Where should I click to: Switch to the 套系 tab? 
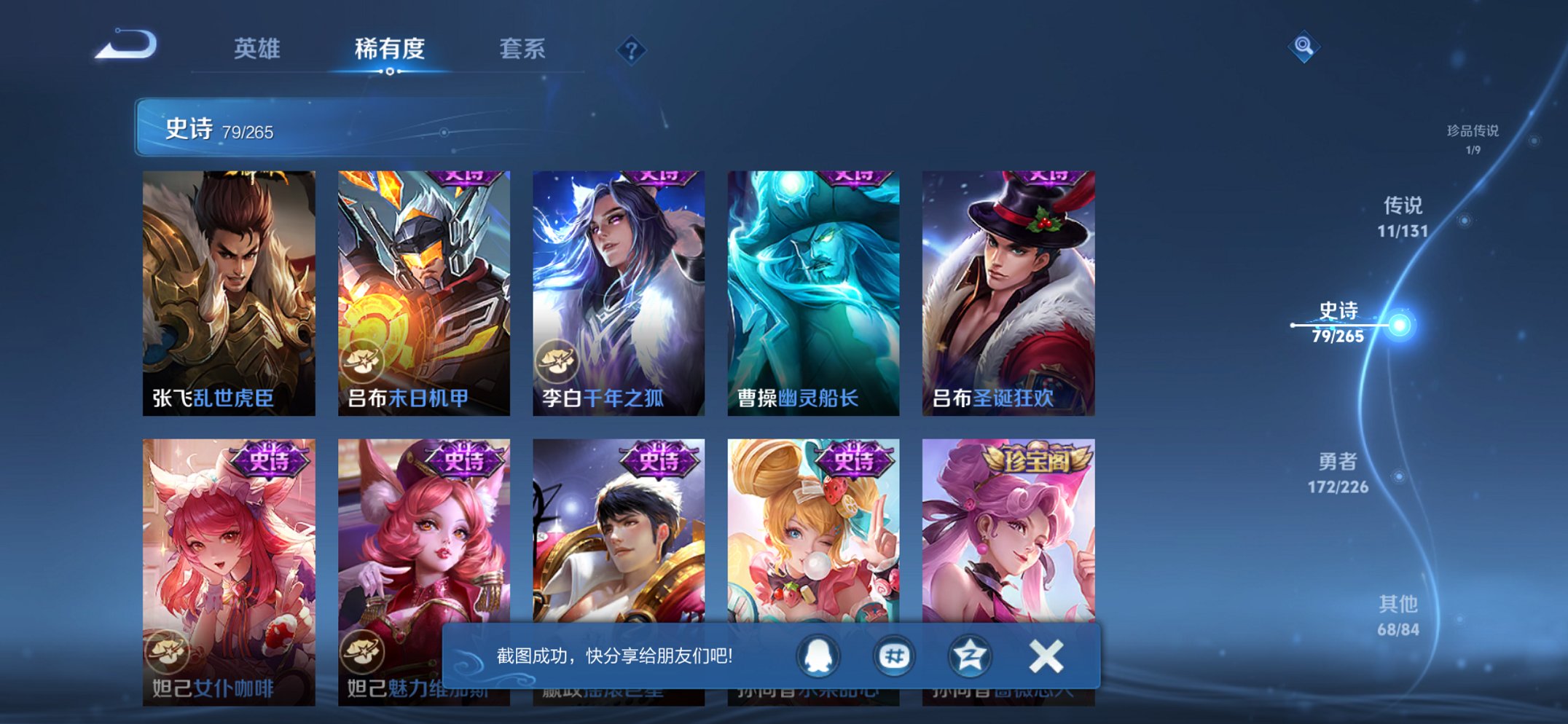pos(523,49)
